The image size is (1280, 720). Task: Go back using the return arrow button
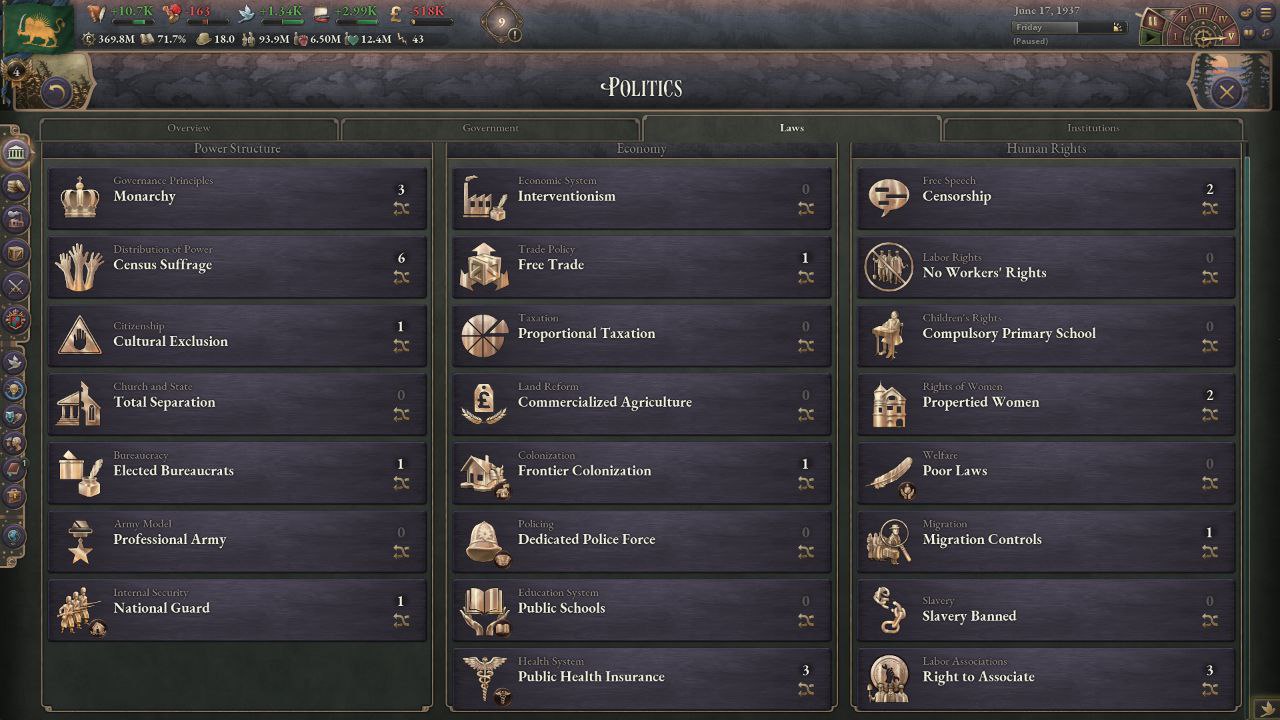pyautogui.click(x=56, y=93)
